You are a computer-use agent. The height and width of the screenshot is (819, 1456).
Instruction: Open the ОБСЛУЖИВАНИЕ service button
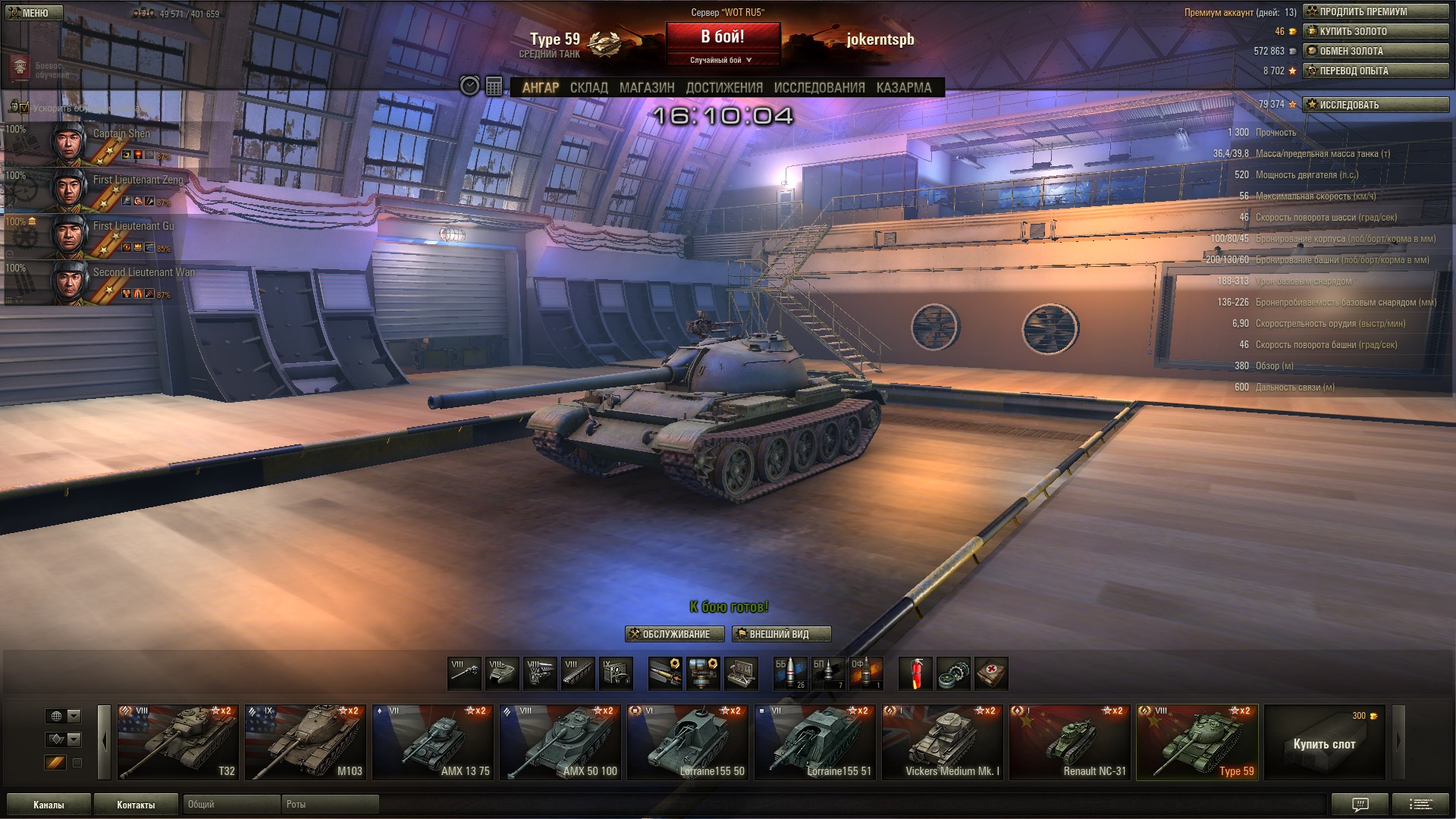coord(675,634)
